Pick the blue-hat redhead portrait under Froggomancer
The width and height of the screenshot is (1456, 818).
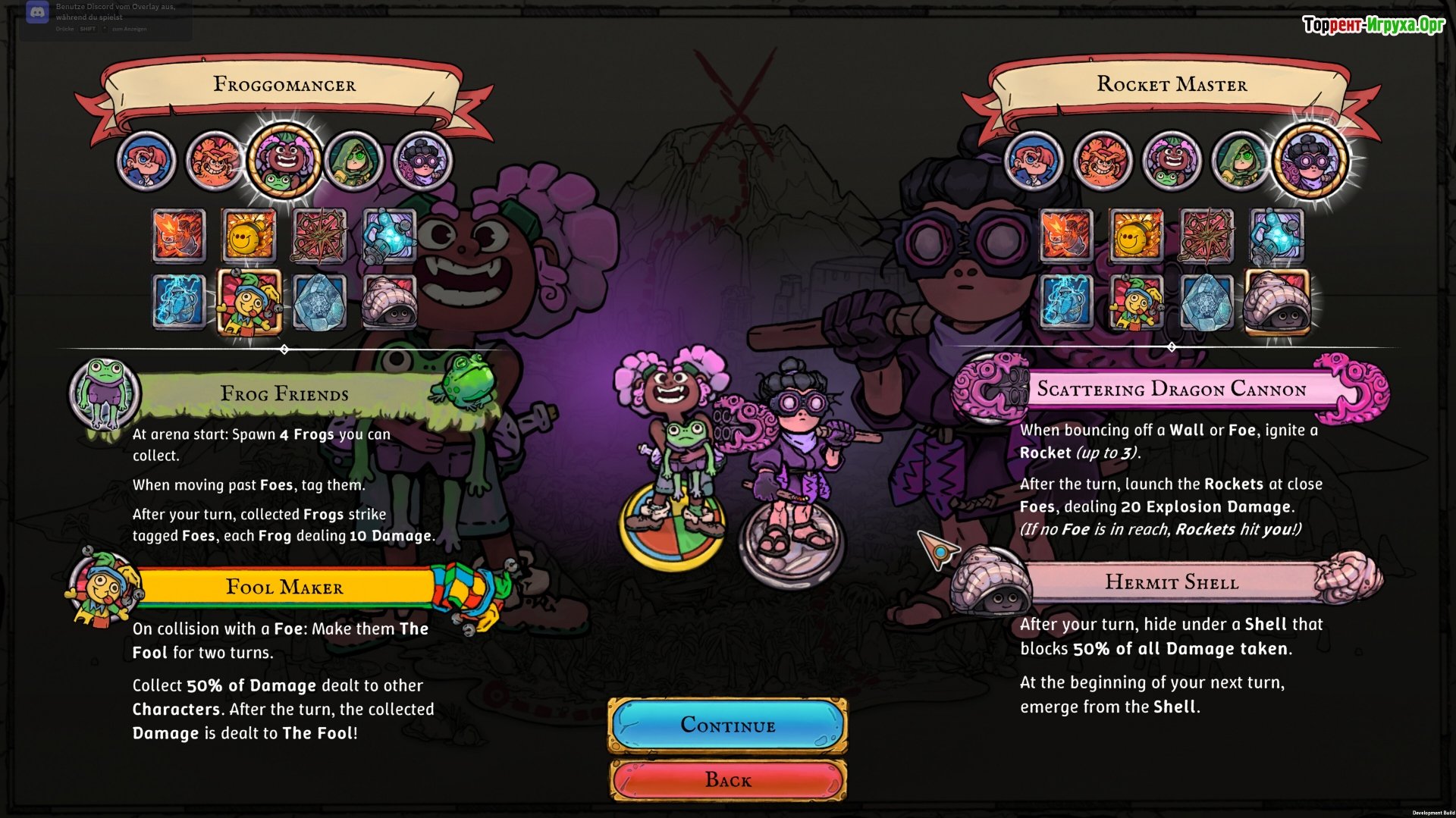(146, 161)
